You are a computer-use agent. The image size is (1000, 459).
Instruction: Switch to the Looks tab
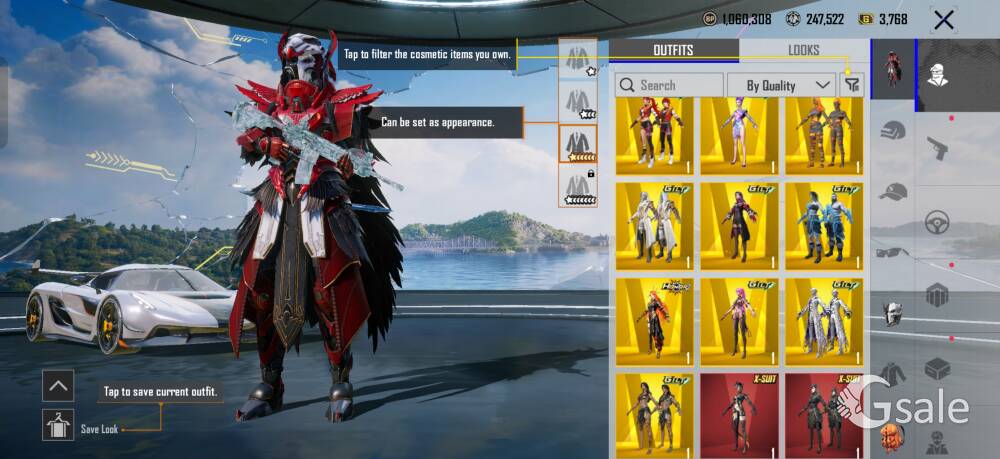[x=803, y=50]
